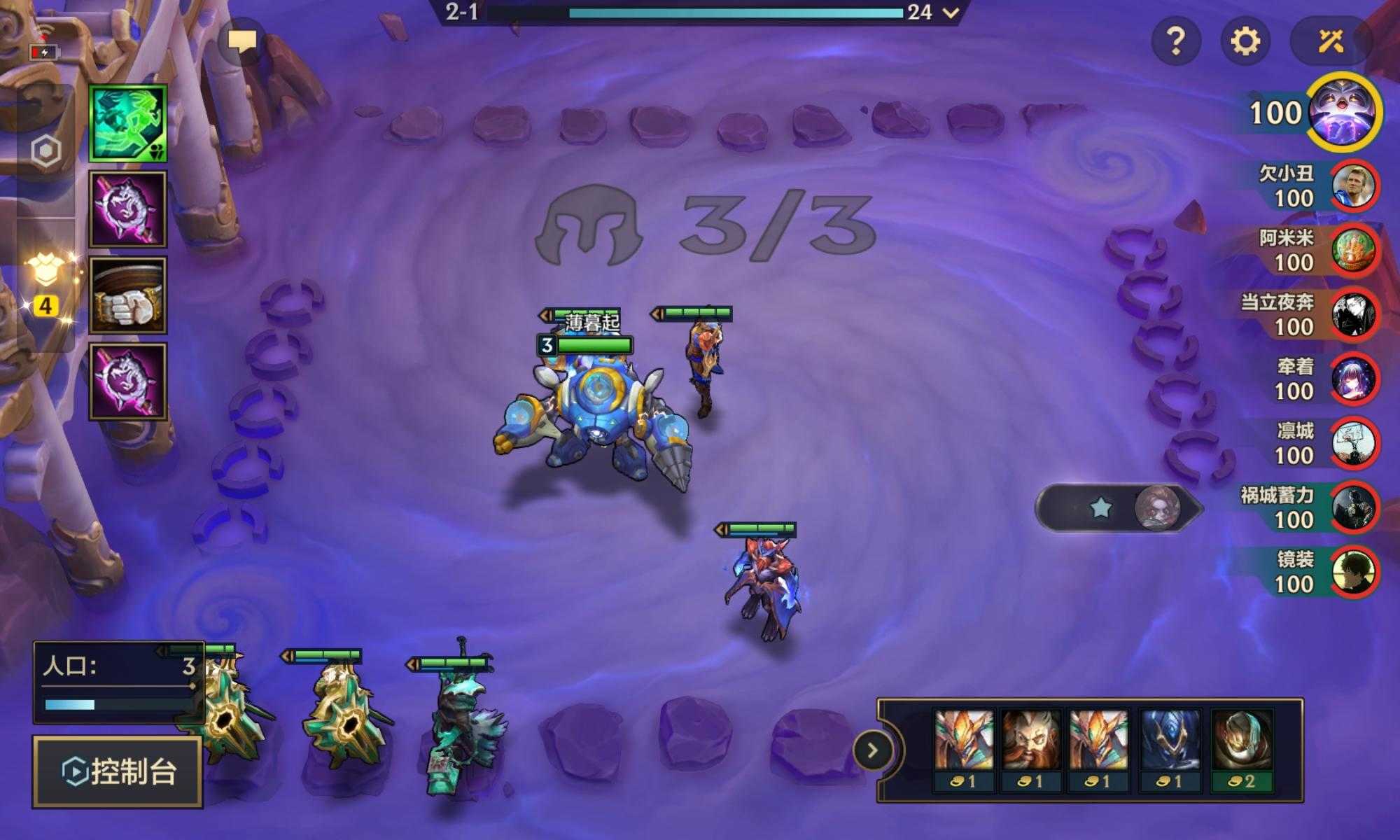
Task: View player 阿米米's board
Action: click(1354, 251)
